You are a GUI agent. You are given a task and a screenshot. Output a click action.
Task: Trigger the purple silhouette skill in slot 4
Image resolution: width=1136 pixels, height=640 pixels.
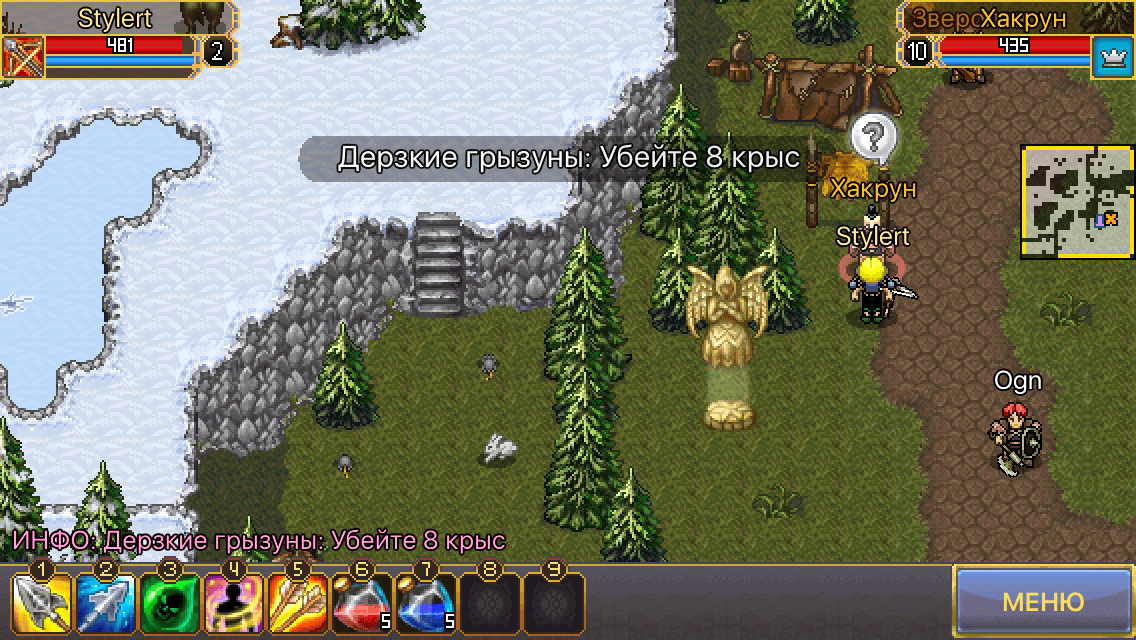[233, 604]
